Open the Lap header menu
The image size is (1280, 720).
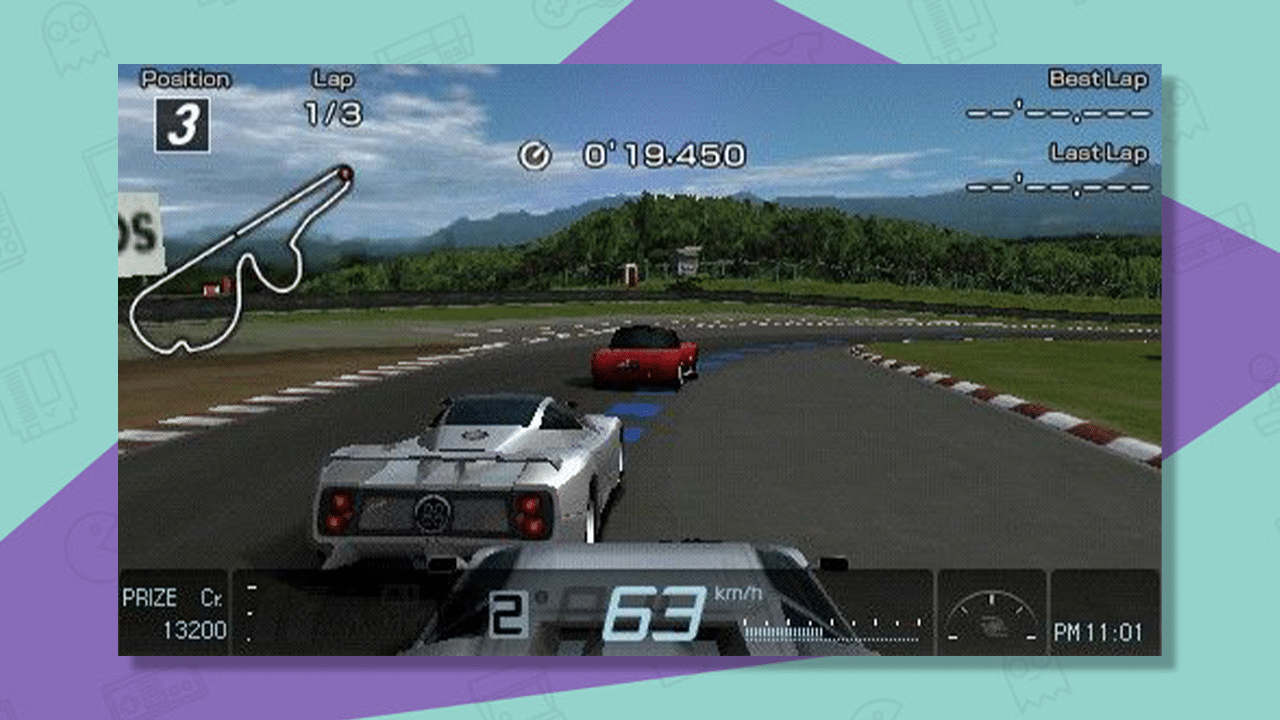[333, 79]
